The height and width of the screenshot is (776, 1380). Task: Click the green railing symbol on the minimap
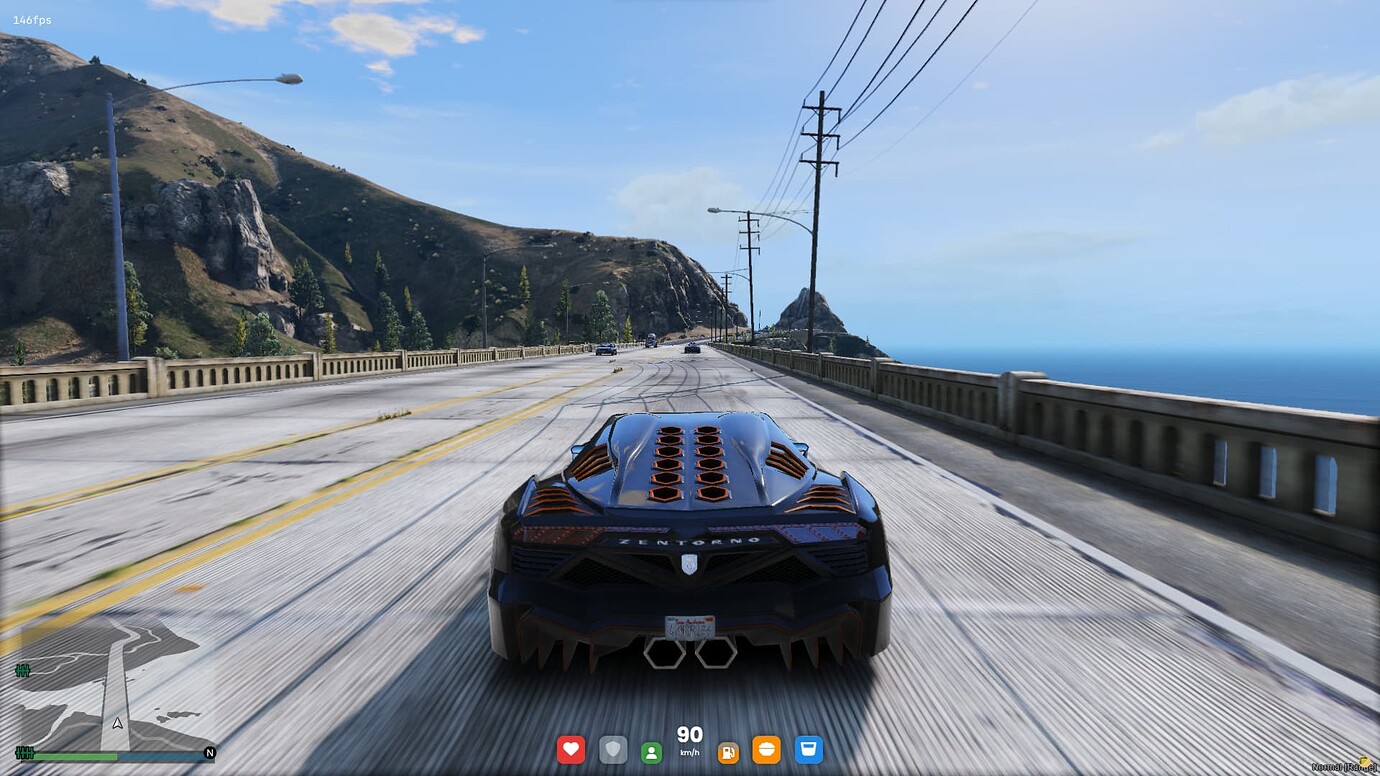click(x=23, y=670)
